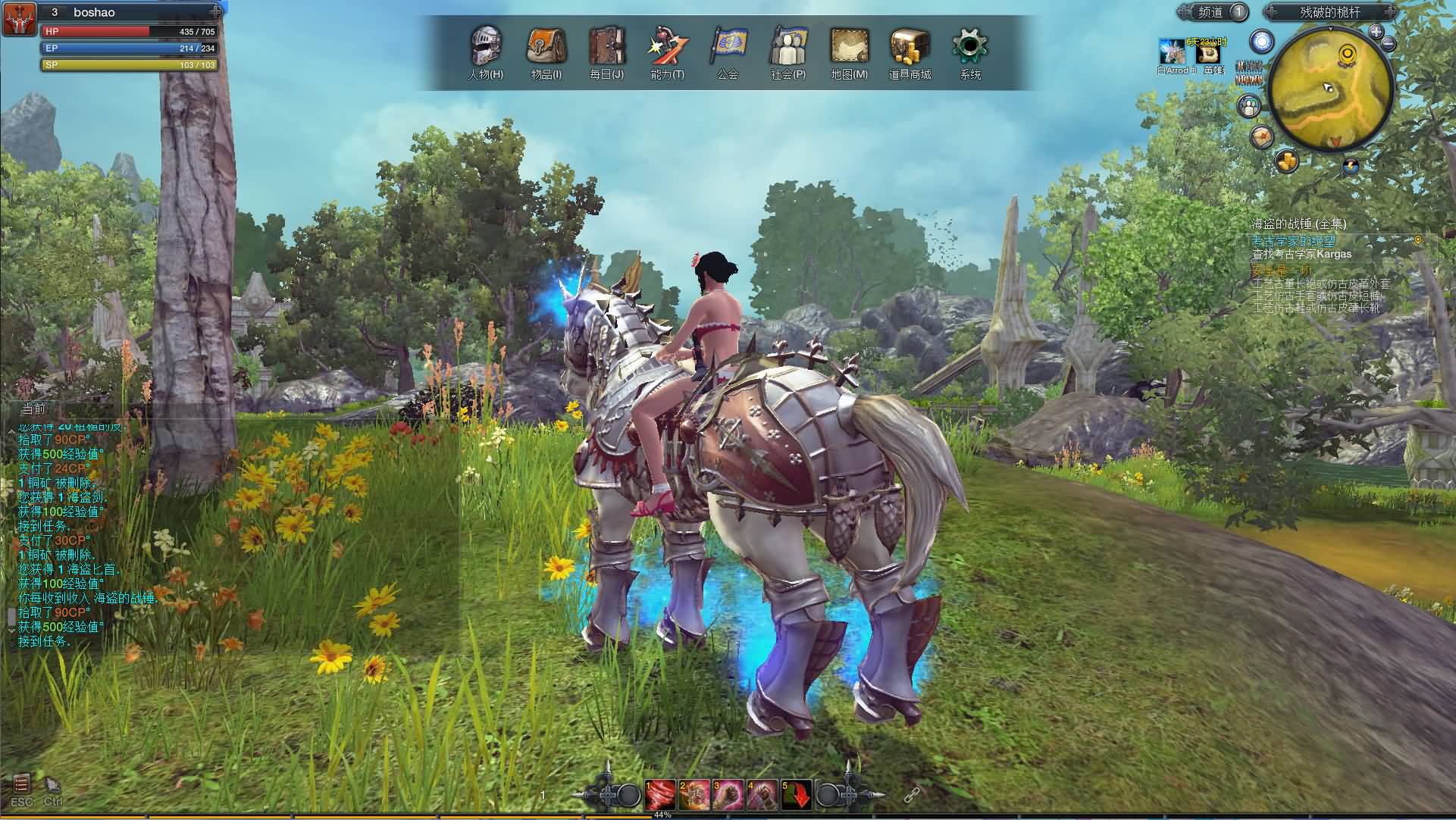Switch to the 当前 chat tab
The image size is (1456, 820).
pyautogui.click(x=33, y=409)
